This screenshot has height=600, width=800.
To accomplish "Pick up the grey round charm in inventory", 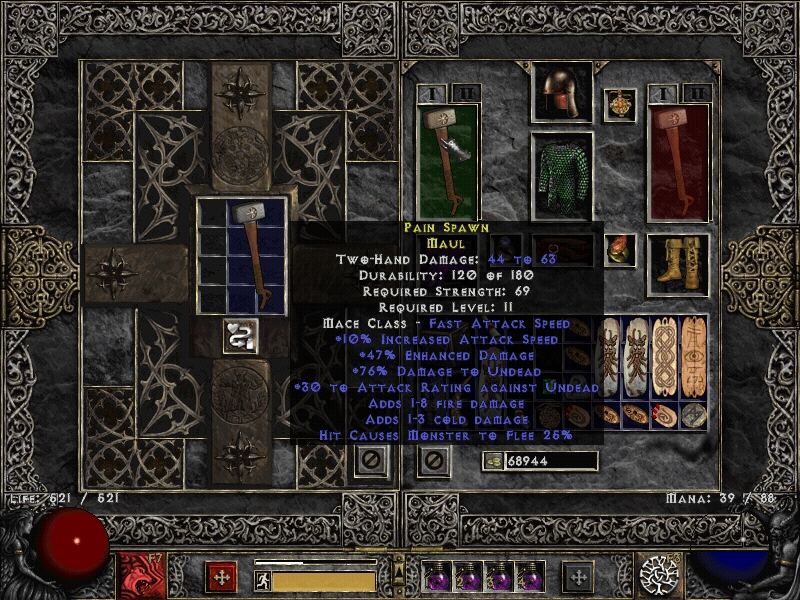I will pos(694,416).
